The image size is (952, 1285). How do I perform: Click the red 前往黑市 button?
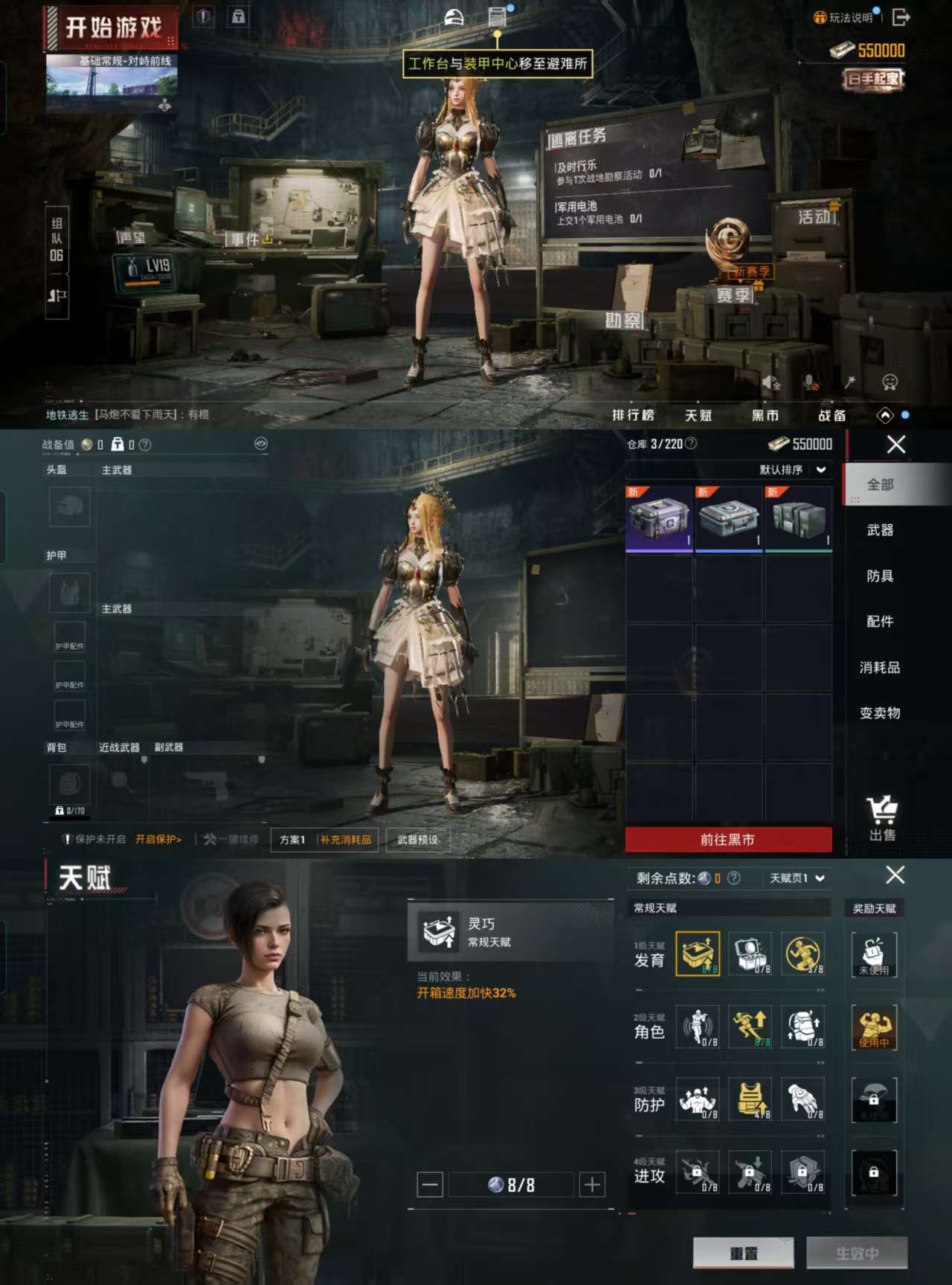pyautogui.click(x=727, y=840)
